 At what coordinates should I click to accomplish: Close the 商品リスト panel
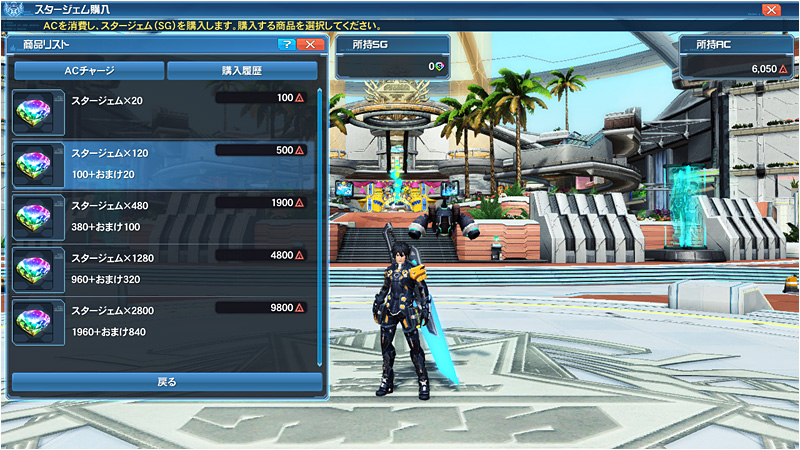pos(311,45)
